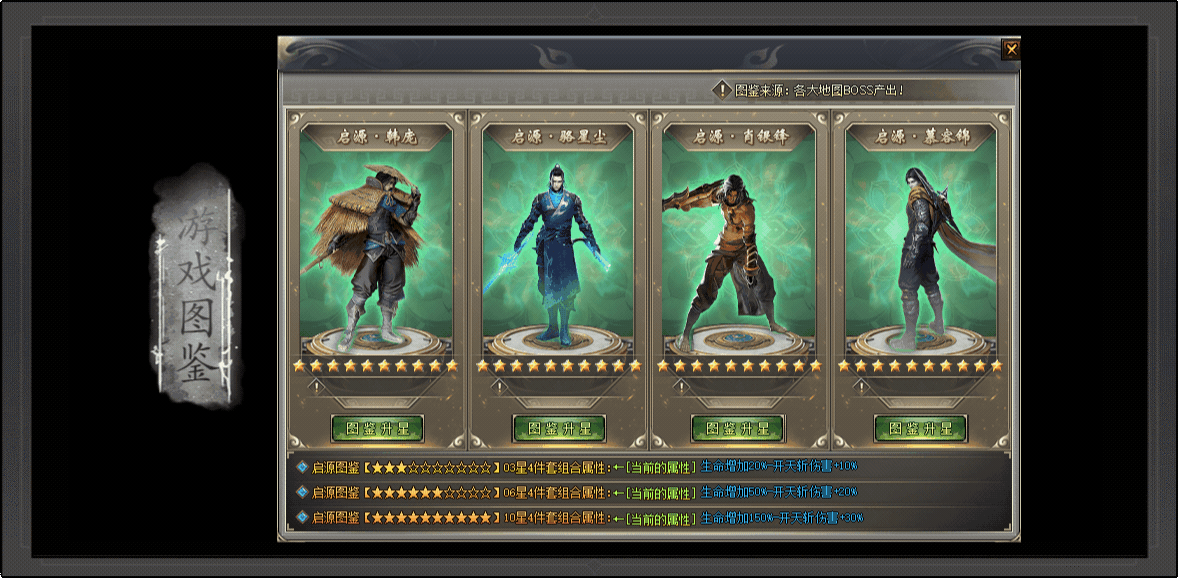Screen dimensions: 1178x578
Task: Close the 游戏图鉴 codex window
Action: point(1011,49)
